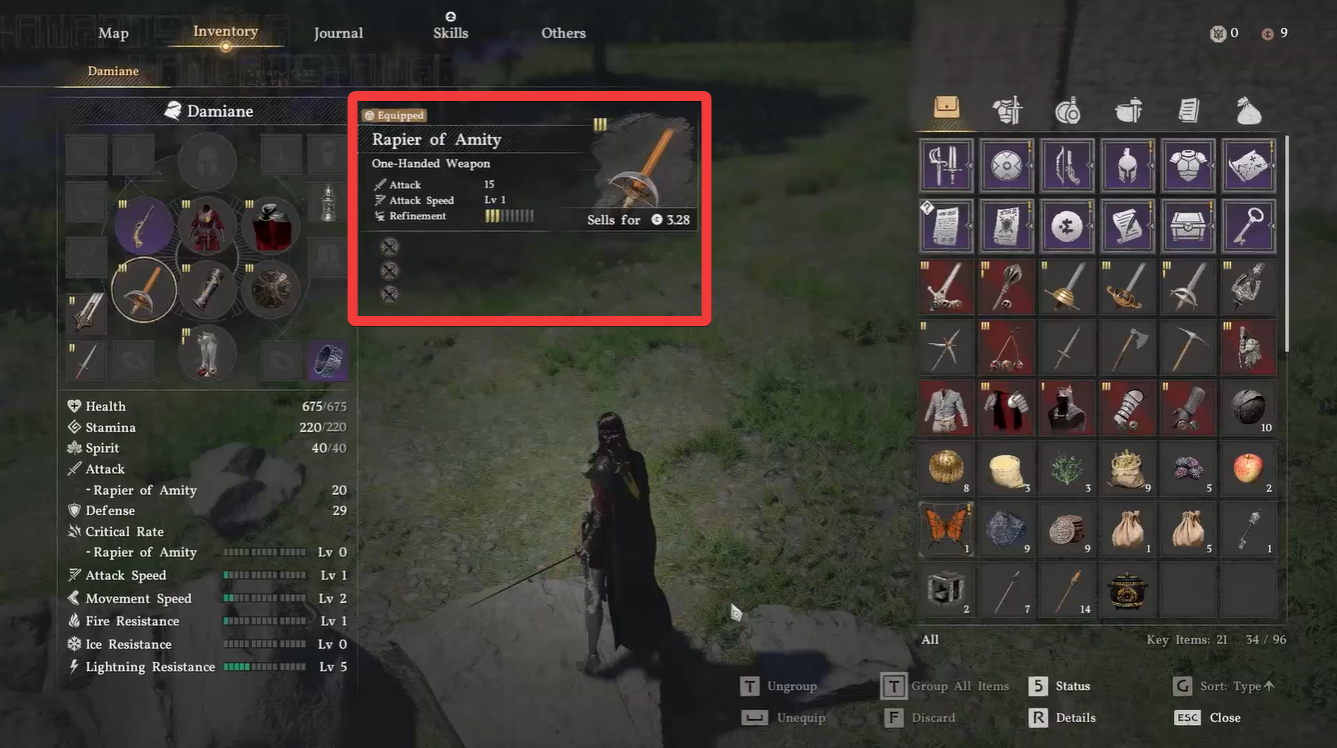Open the weapons and armor category icon
The height and width of the screenshot is (748, 1337).
coord(1007,112)
